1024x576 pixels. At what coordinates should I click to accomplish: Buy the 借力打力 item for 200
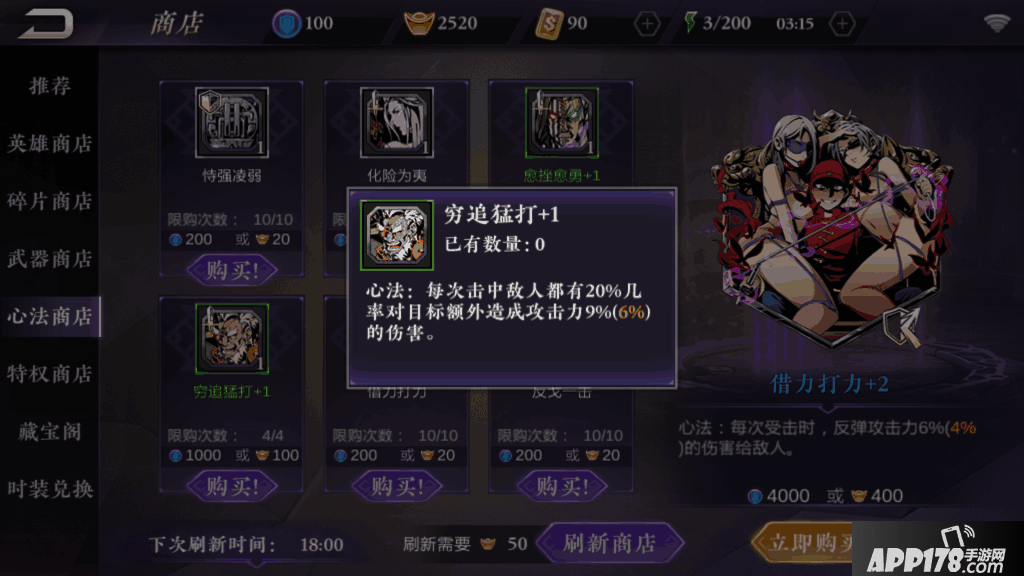pos(395,486)
